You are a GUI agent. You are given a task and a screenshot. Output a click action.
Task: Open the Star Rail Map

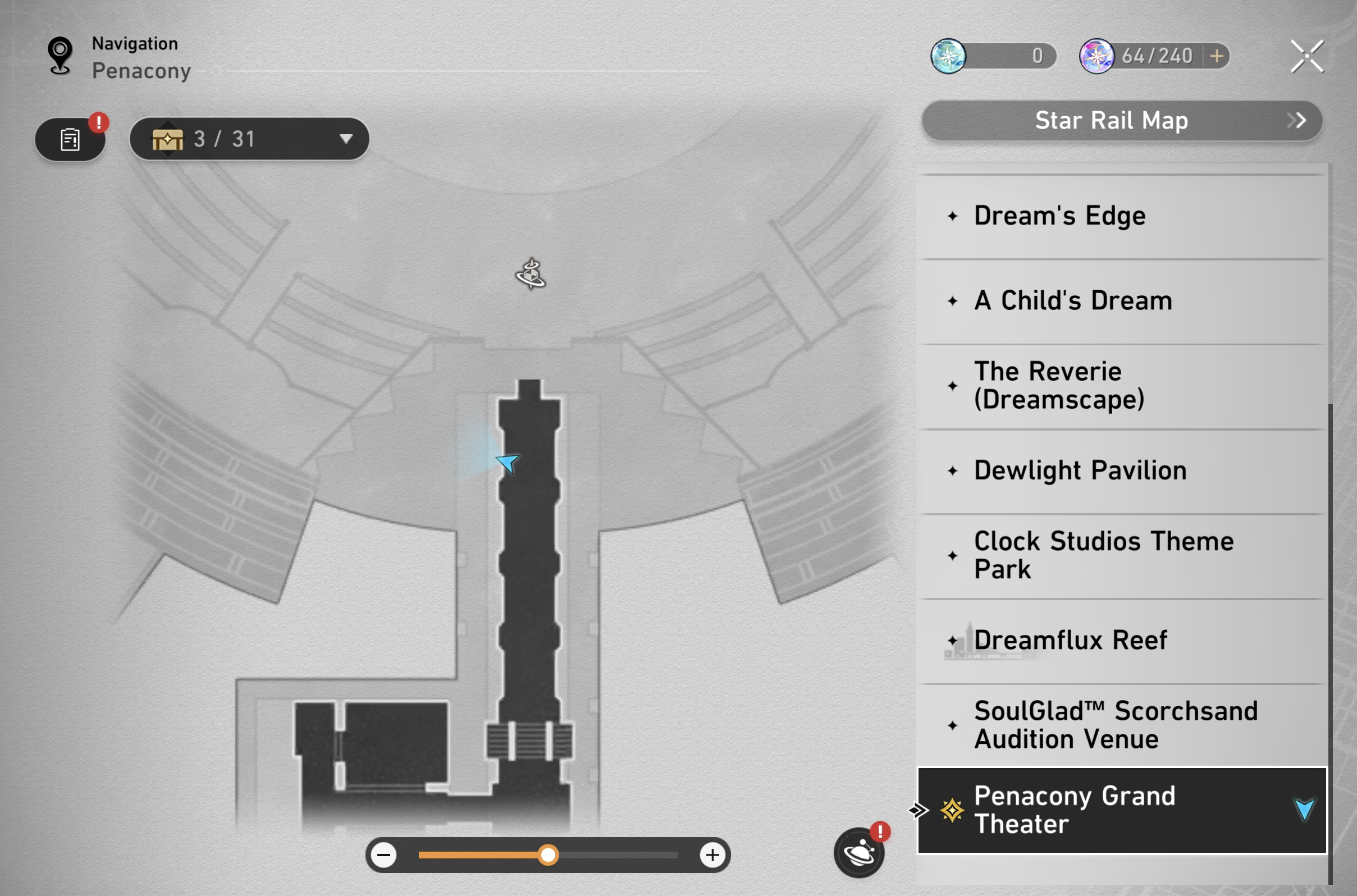1121,121
